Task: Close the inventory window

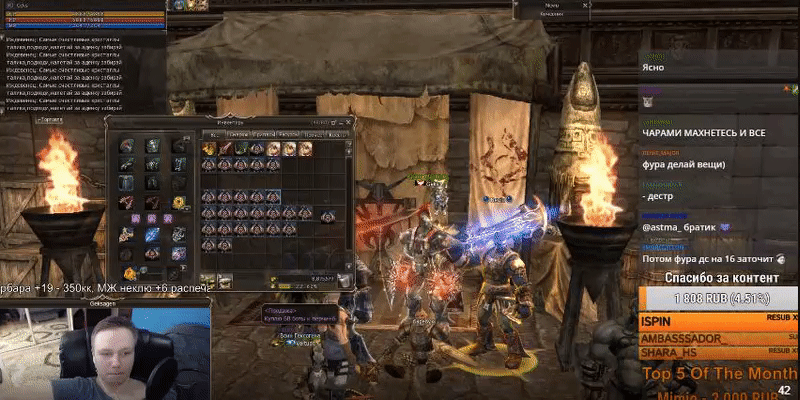Action: (348, 122)
